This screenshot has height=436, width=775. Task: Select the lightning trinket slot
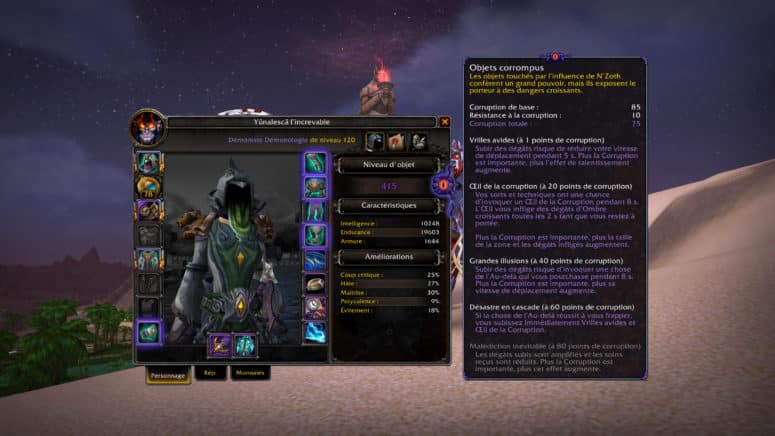[315, 331]
